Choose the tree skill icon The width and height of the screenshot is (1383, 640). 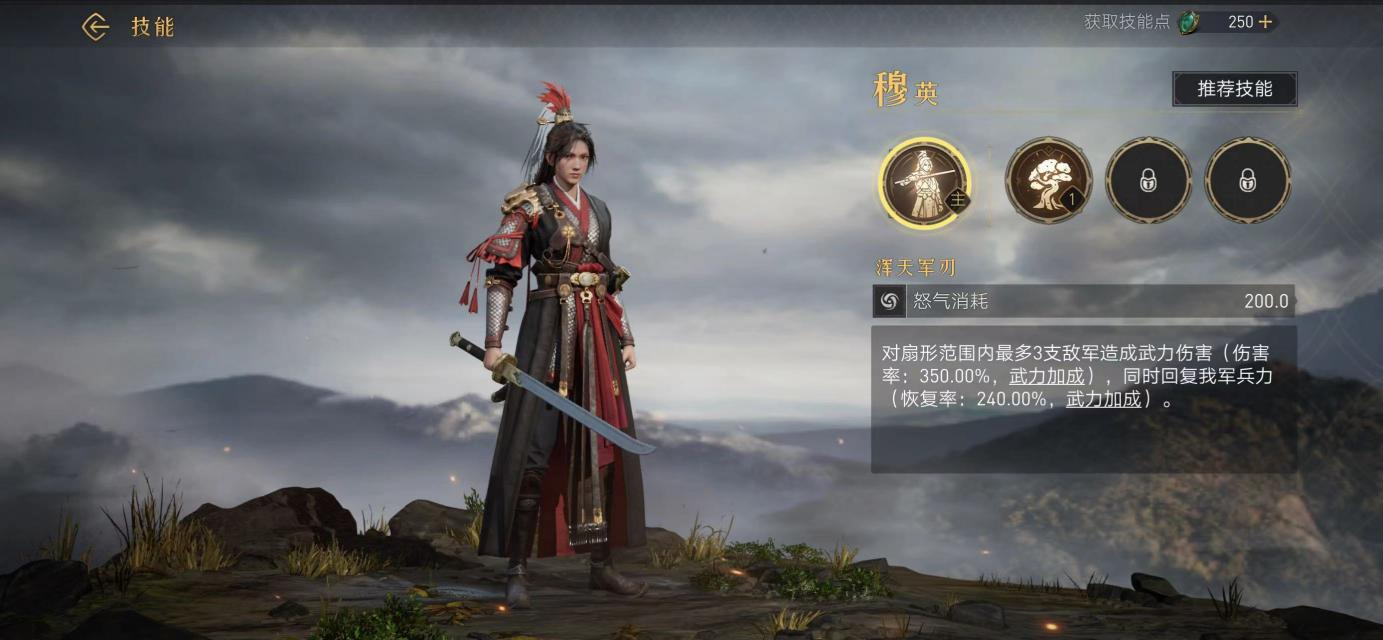point(1048,181)
